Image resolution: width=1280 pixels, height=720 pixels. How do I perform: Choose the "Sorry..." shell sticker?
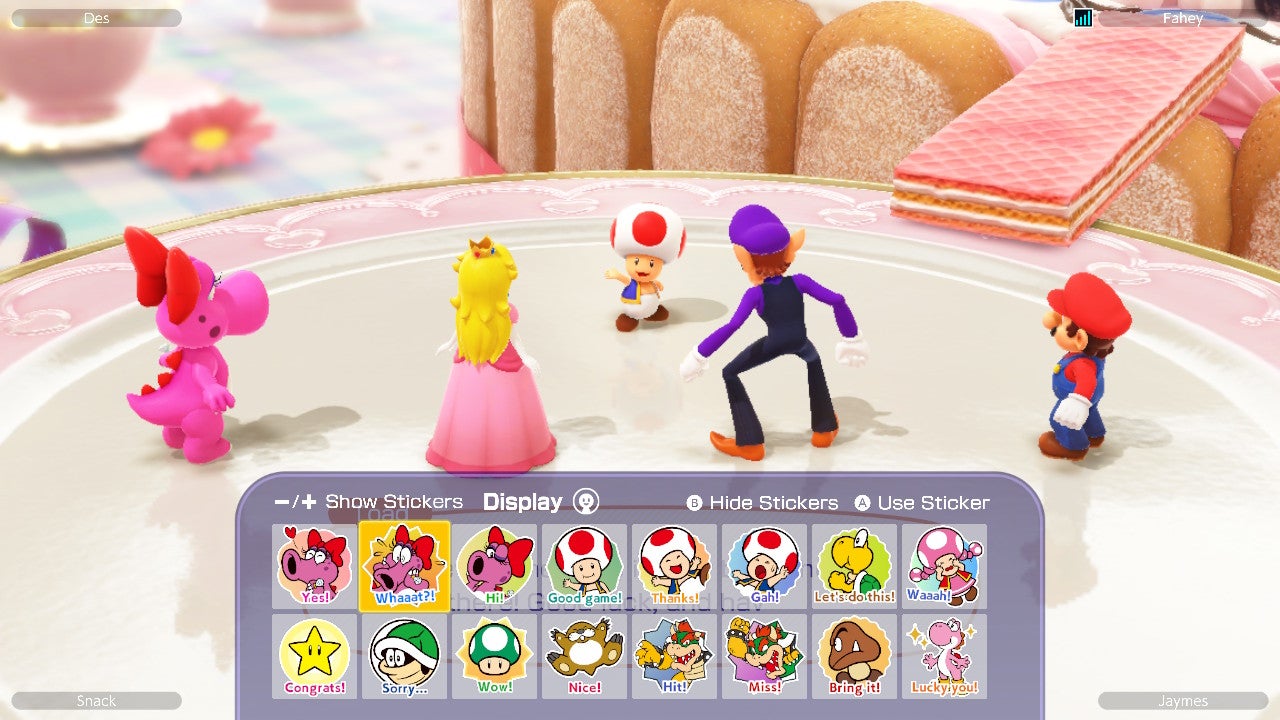click(x=404, y=655)
